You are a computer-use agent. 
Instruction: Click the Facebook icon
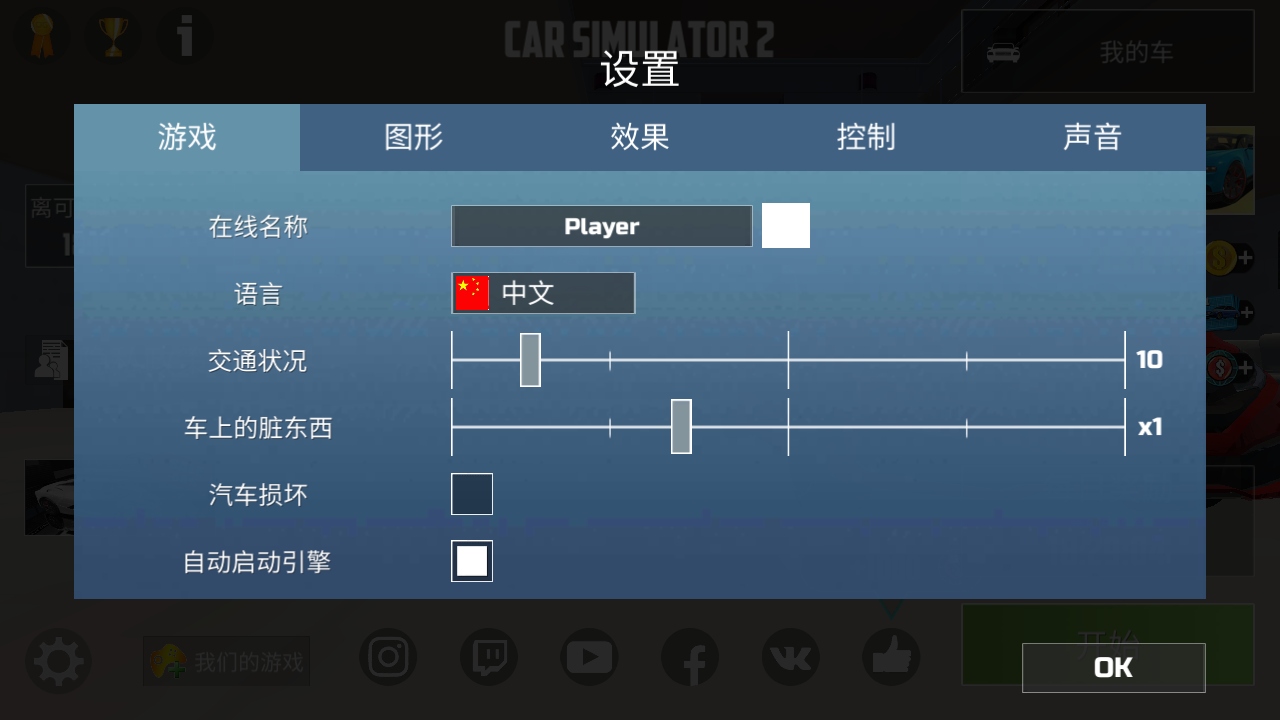coord(690,658)
